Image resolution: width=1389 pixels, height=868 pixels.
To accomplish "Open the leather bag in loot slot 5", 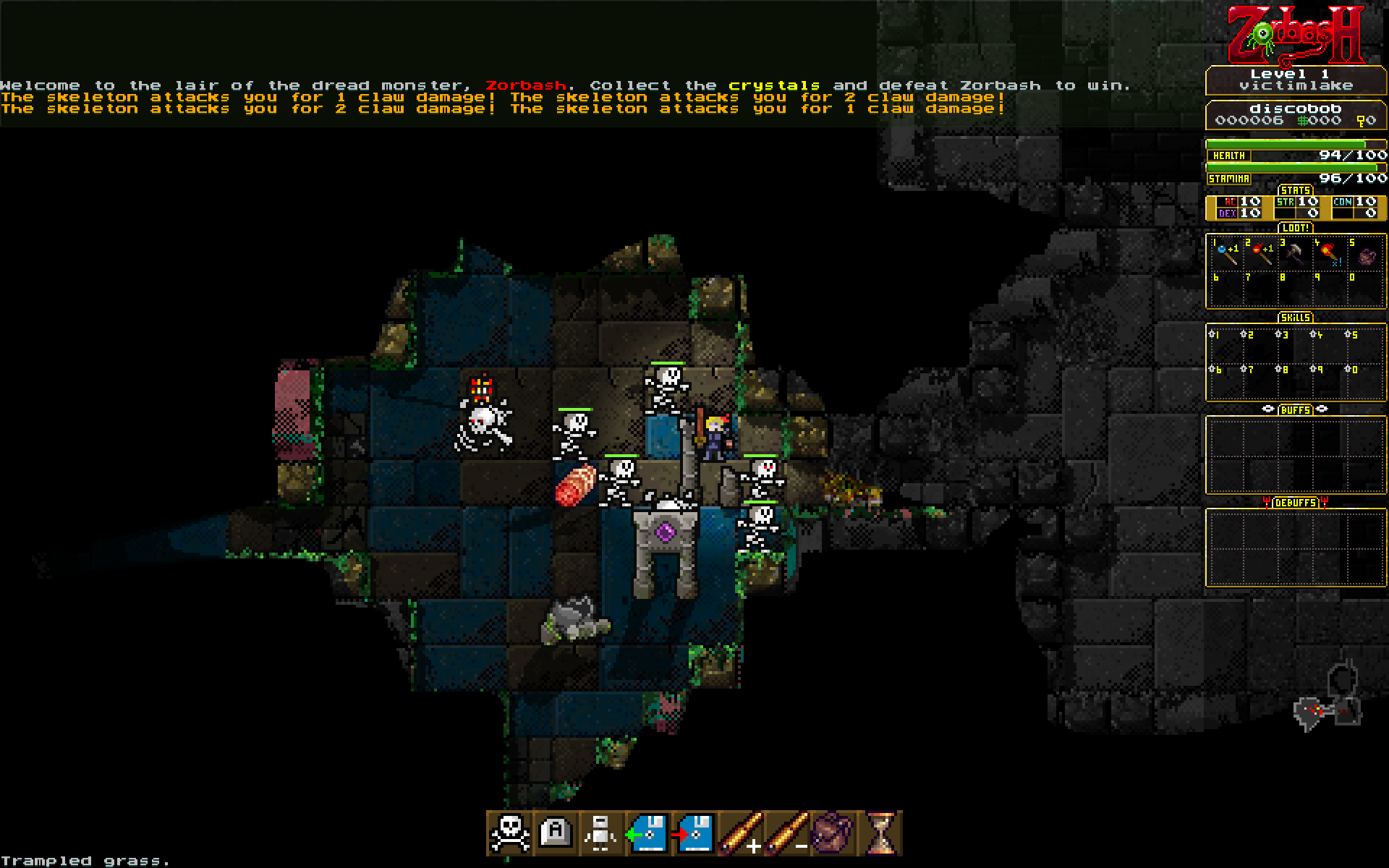I will (x=1365, y=255).
